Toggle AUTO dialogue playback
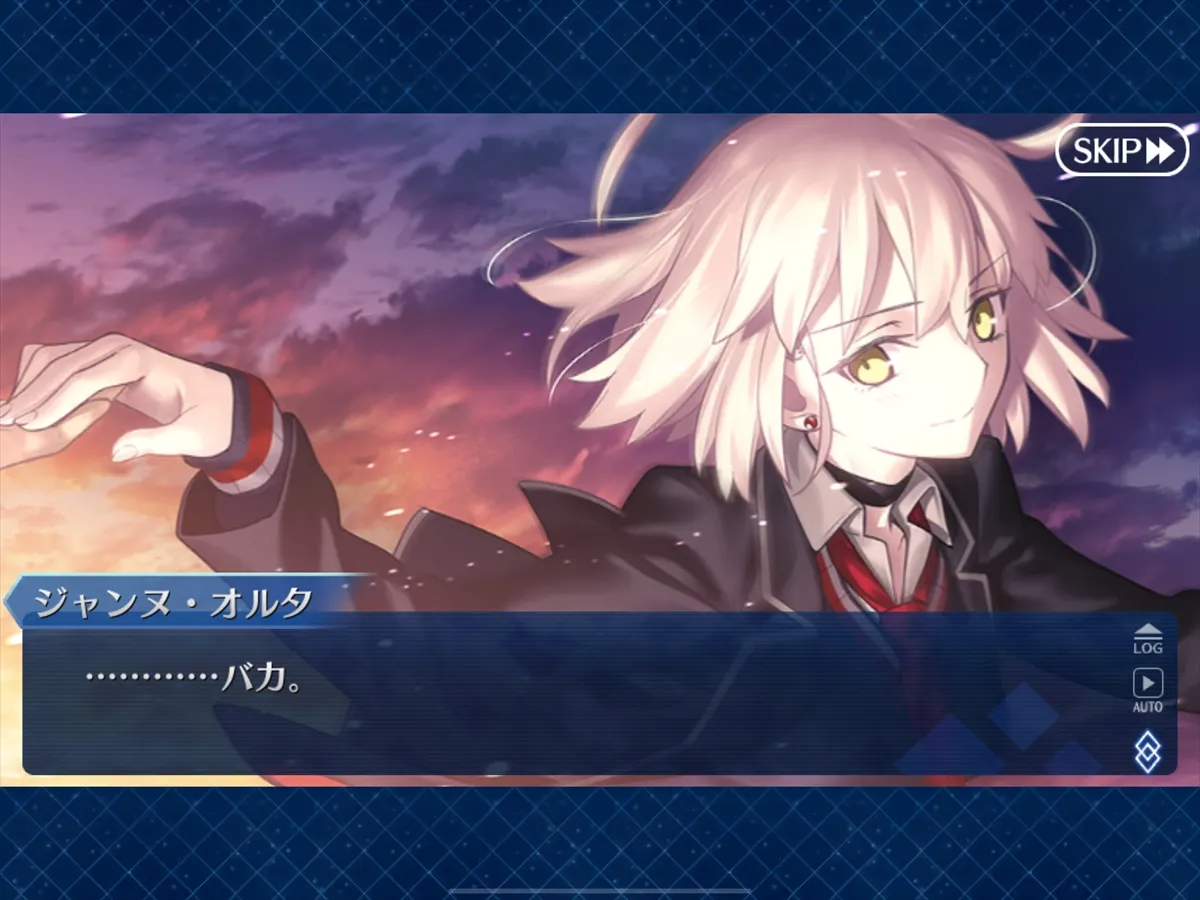The height and width of the screenshot is (900, 1200). (x=1147, y=690)
